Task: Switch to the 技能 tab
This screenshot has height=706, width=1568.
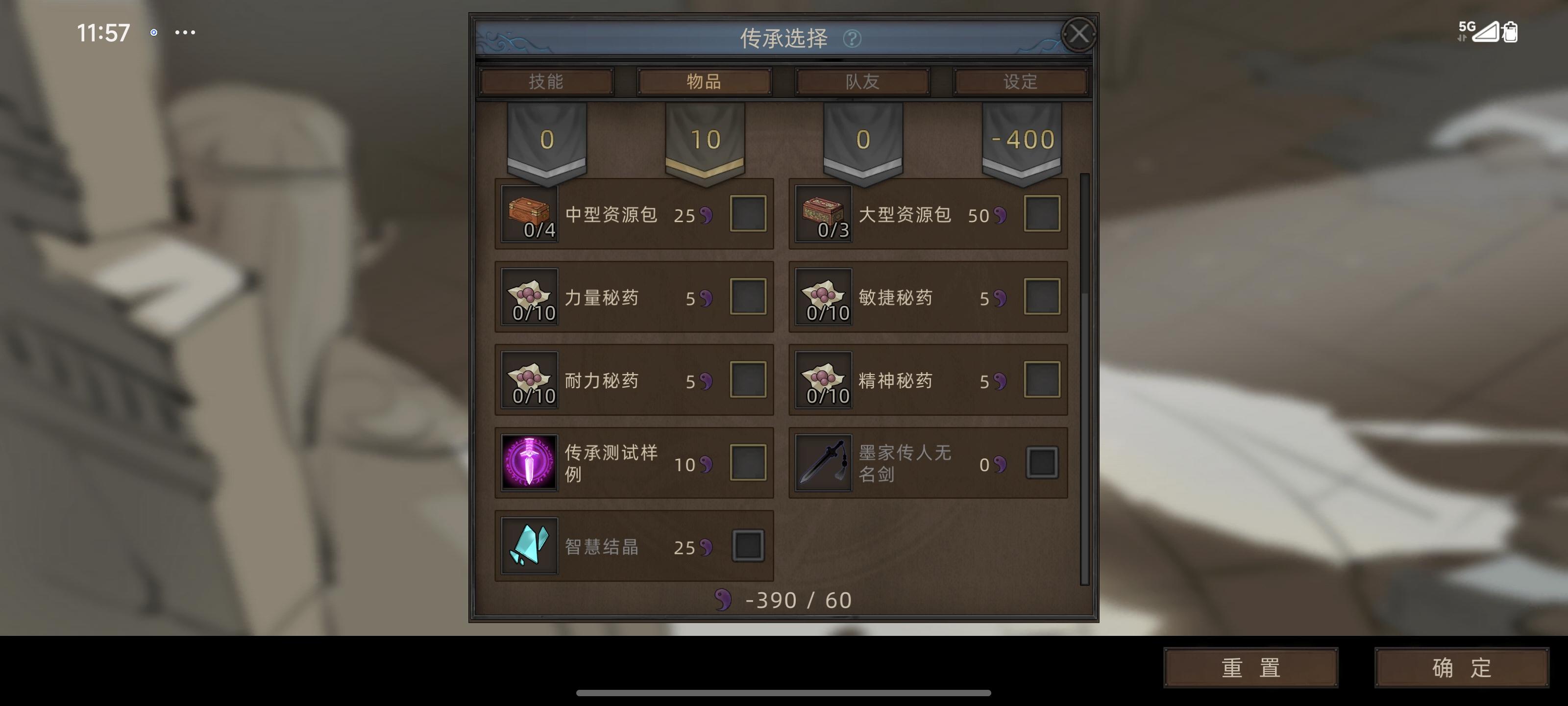Action: click(x=547, y=81)
